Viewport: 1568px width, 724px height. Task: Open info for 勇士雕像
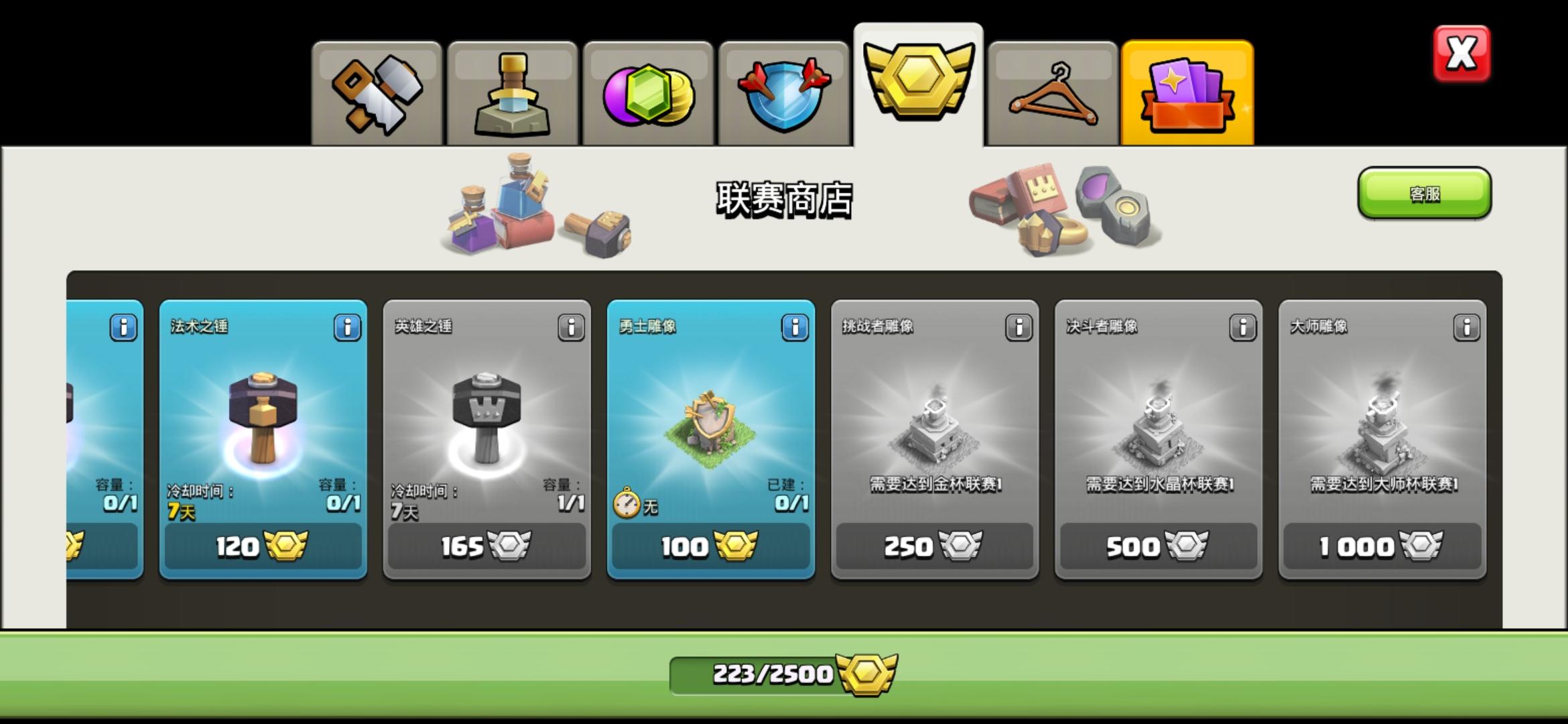[x=795, y=328]
